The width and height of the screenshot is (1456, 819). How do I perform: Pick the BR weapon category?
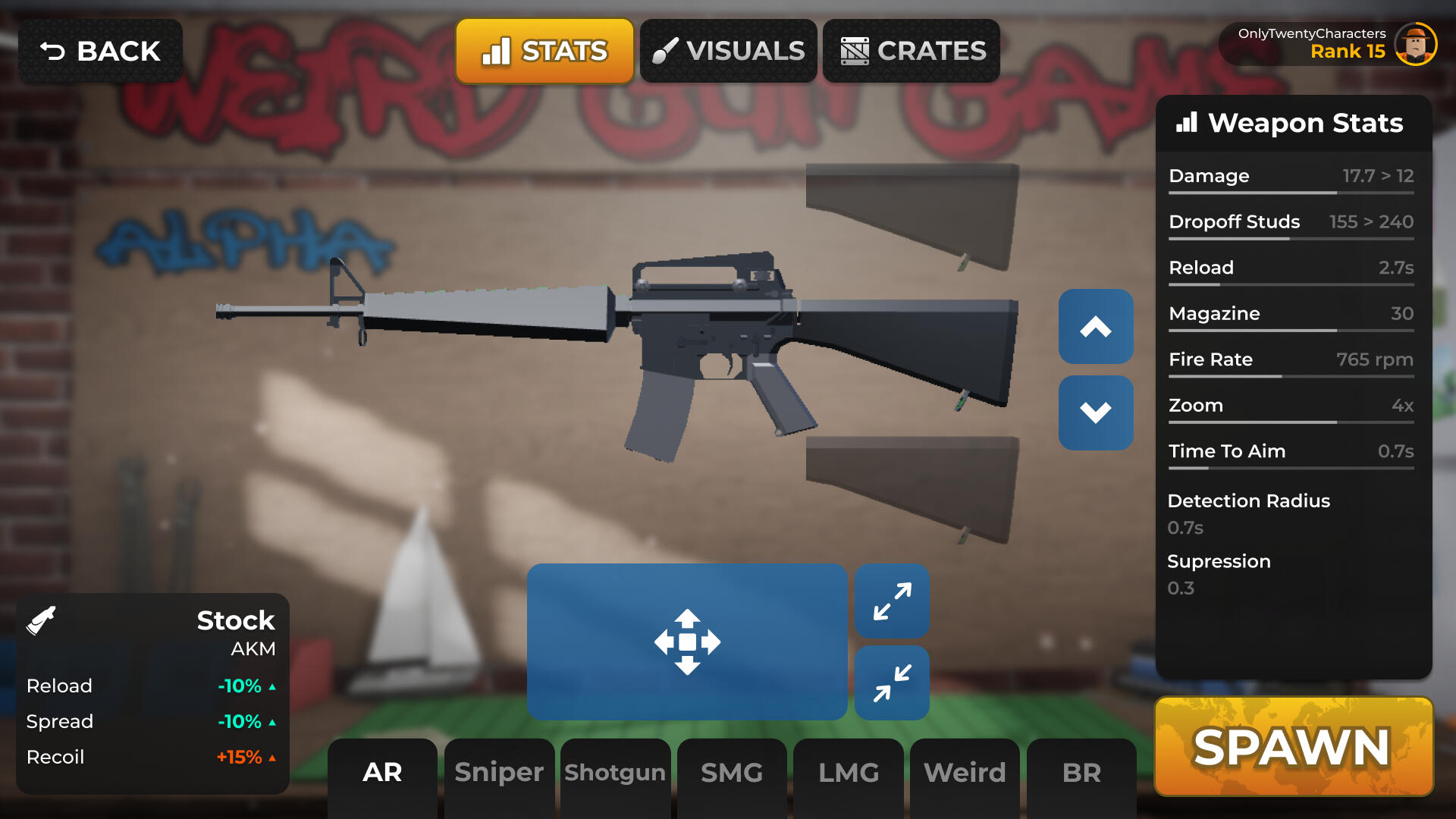pos(1081,772)
